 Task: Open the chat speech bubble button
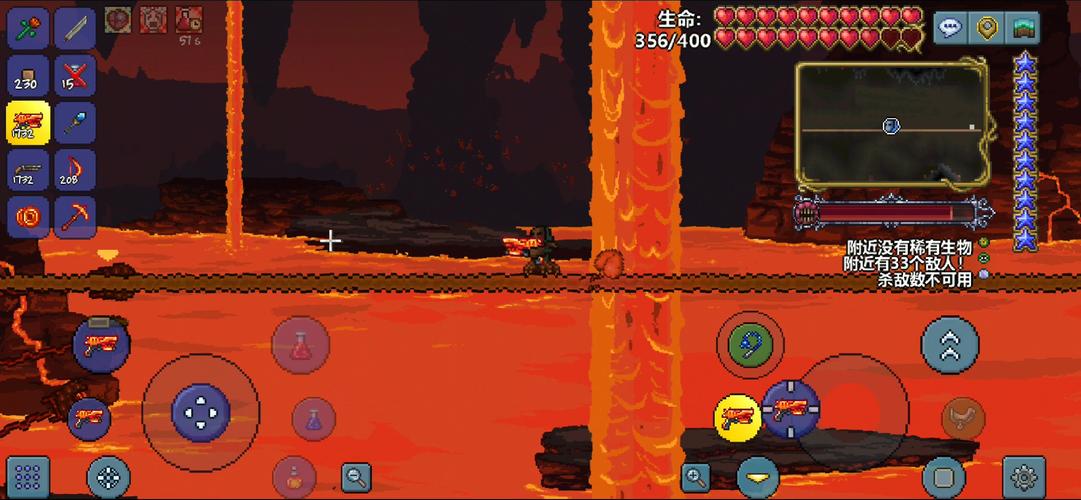950,28
